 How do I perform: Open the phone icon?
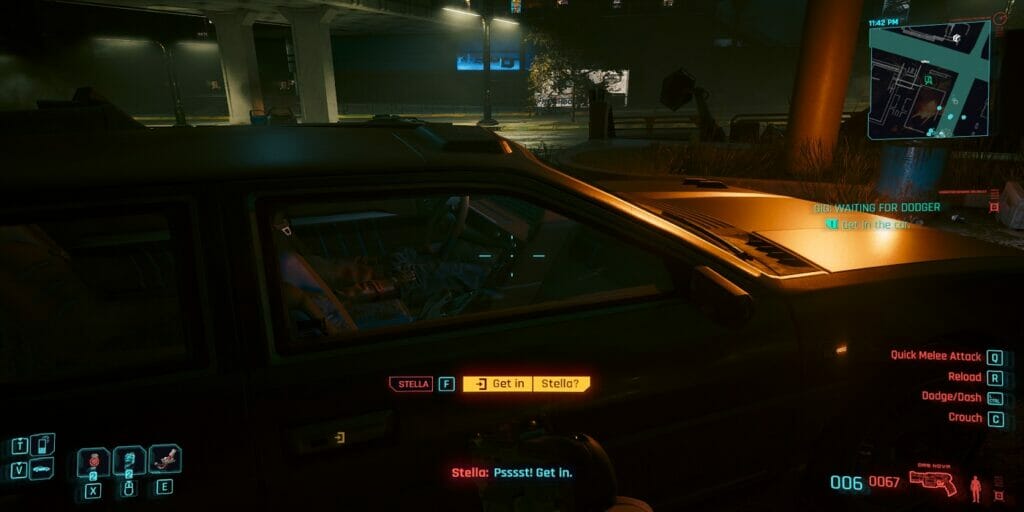click(x=42, y=444)
